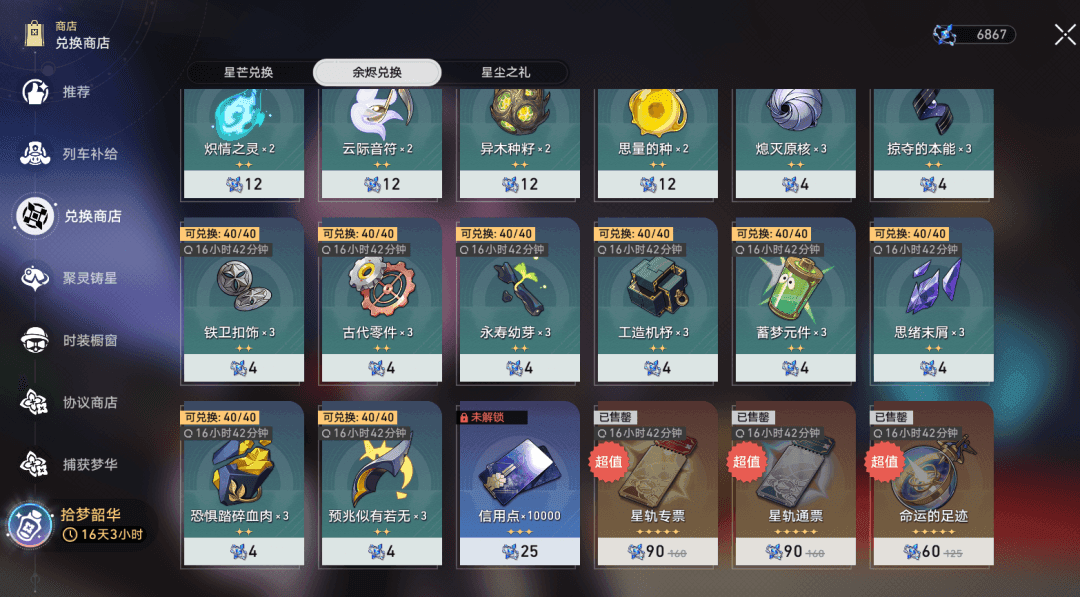Screen dimensions: 1080x597
Task: Switch to the 星芒兑换 tab
Action: pyautogui.click(x=248, y=72)
